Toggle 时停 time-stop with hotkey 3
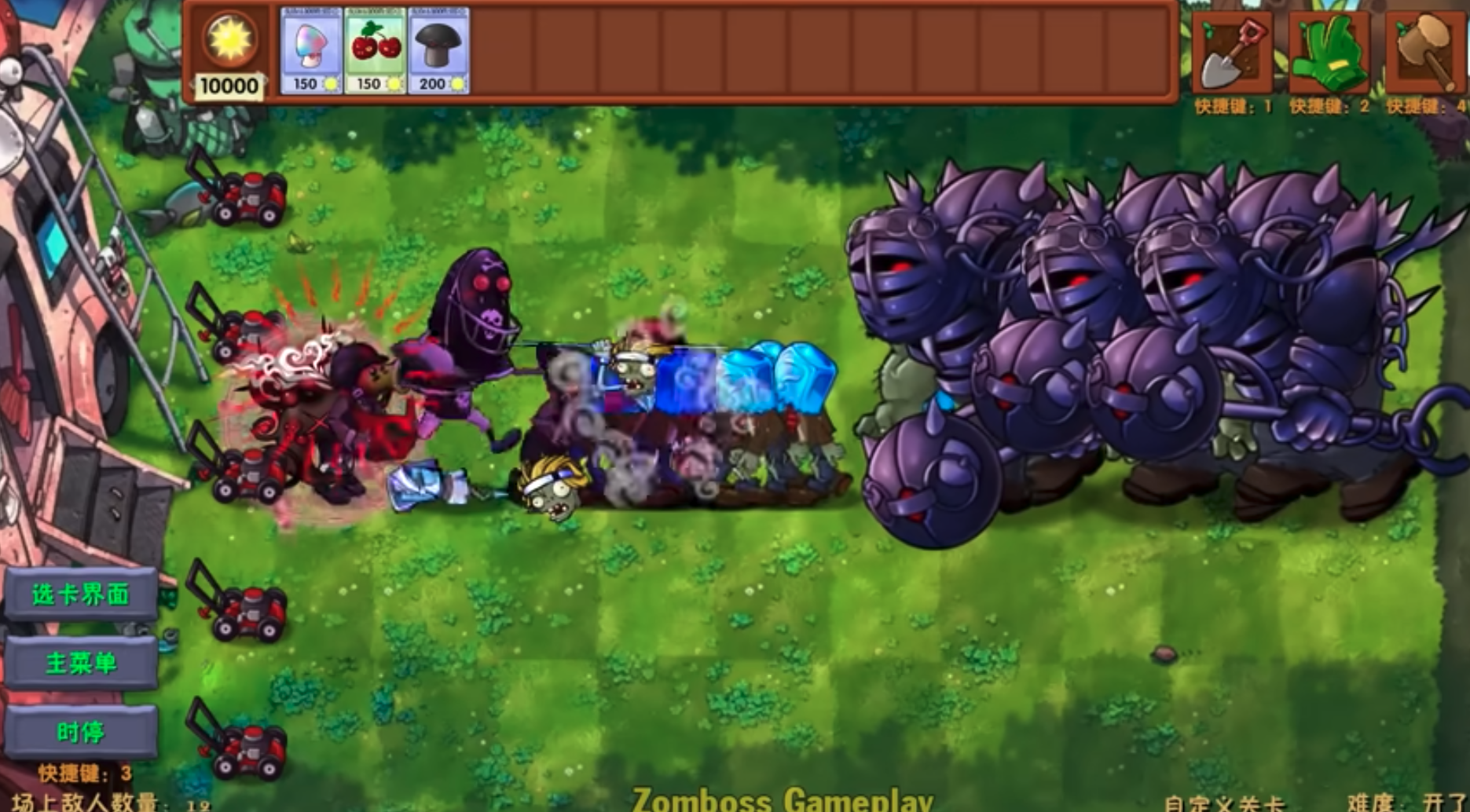Screen dimensions: 1470x812 tap(82, 730)
